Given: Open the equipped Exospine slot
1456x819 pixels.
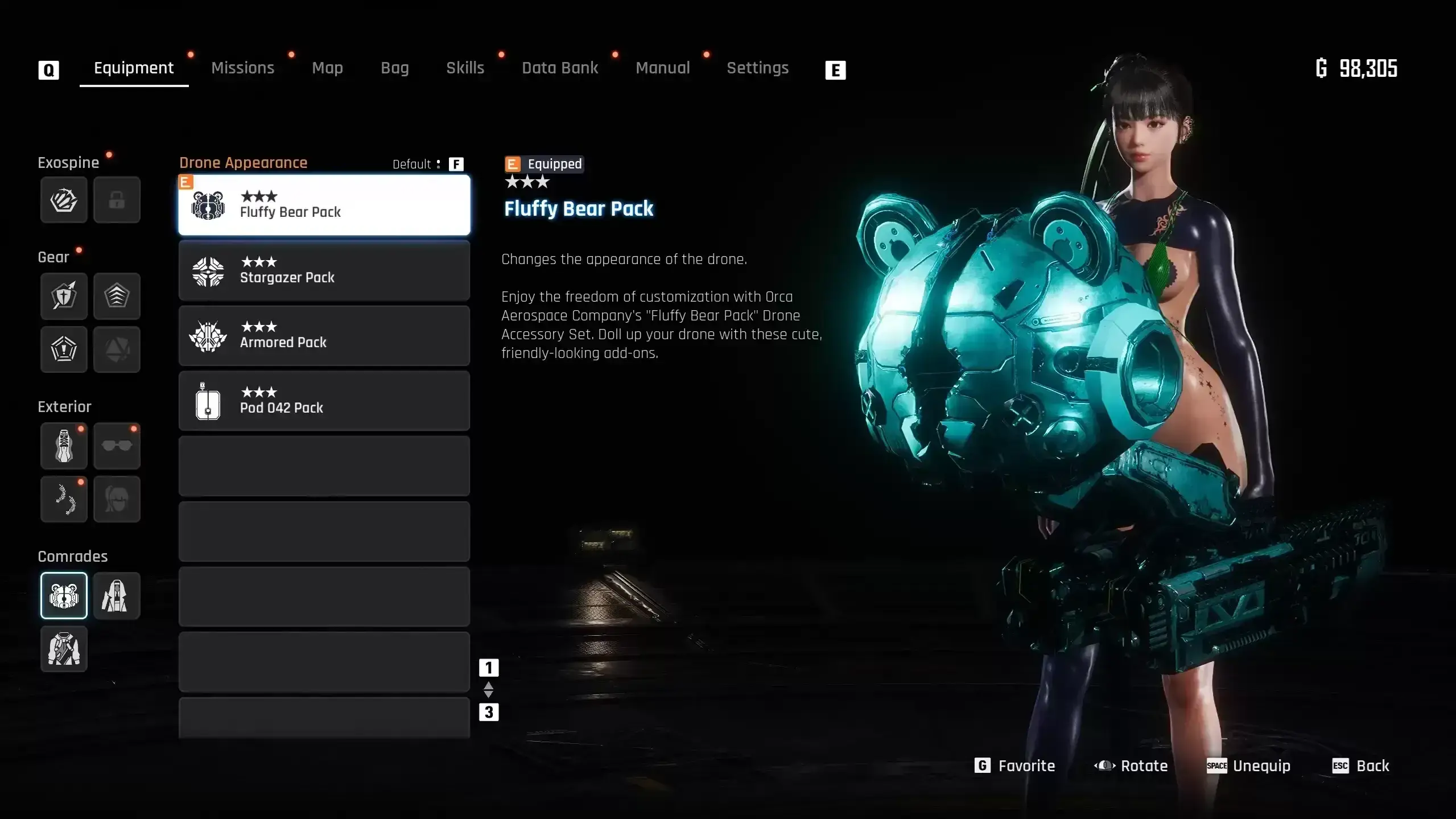Looking at the screenshot, I should (64, 200).
